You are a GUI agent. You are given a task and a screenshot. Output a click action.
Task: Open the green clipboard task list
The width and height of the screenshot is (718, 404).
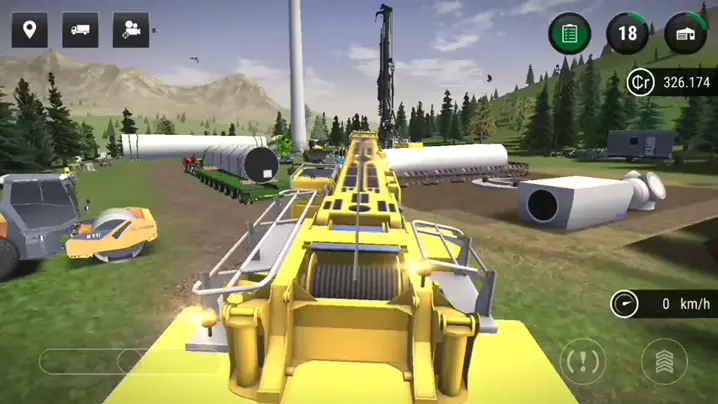click(569, 34)
